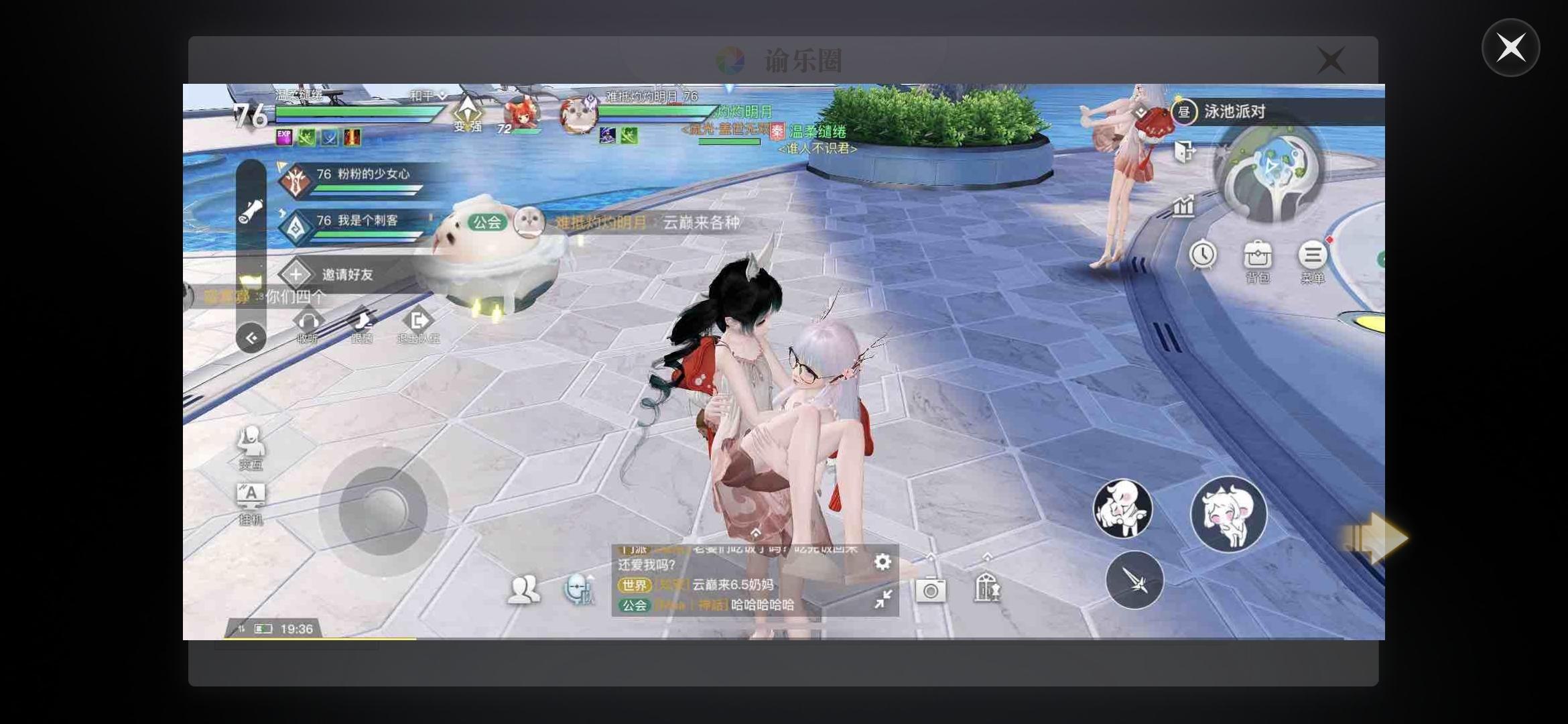Open the alarm clock timer icon
Screen dimensions: 1568x724
pyautogui.click(x=1203, y=255)
